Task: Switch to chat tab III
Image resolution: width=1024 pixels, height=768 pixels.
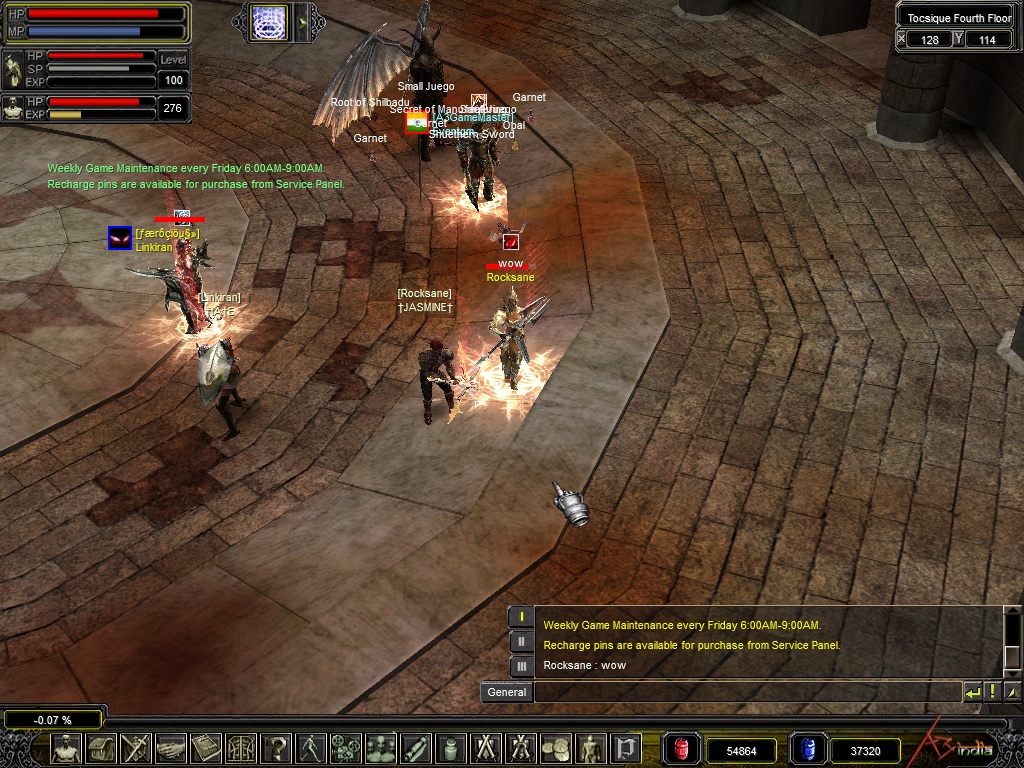Action: (521, 665)
